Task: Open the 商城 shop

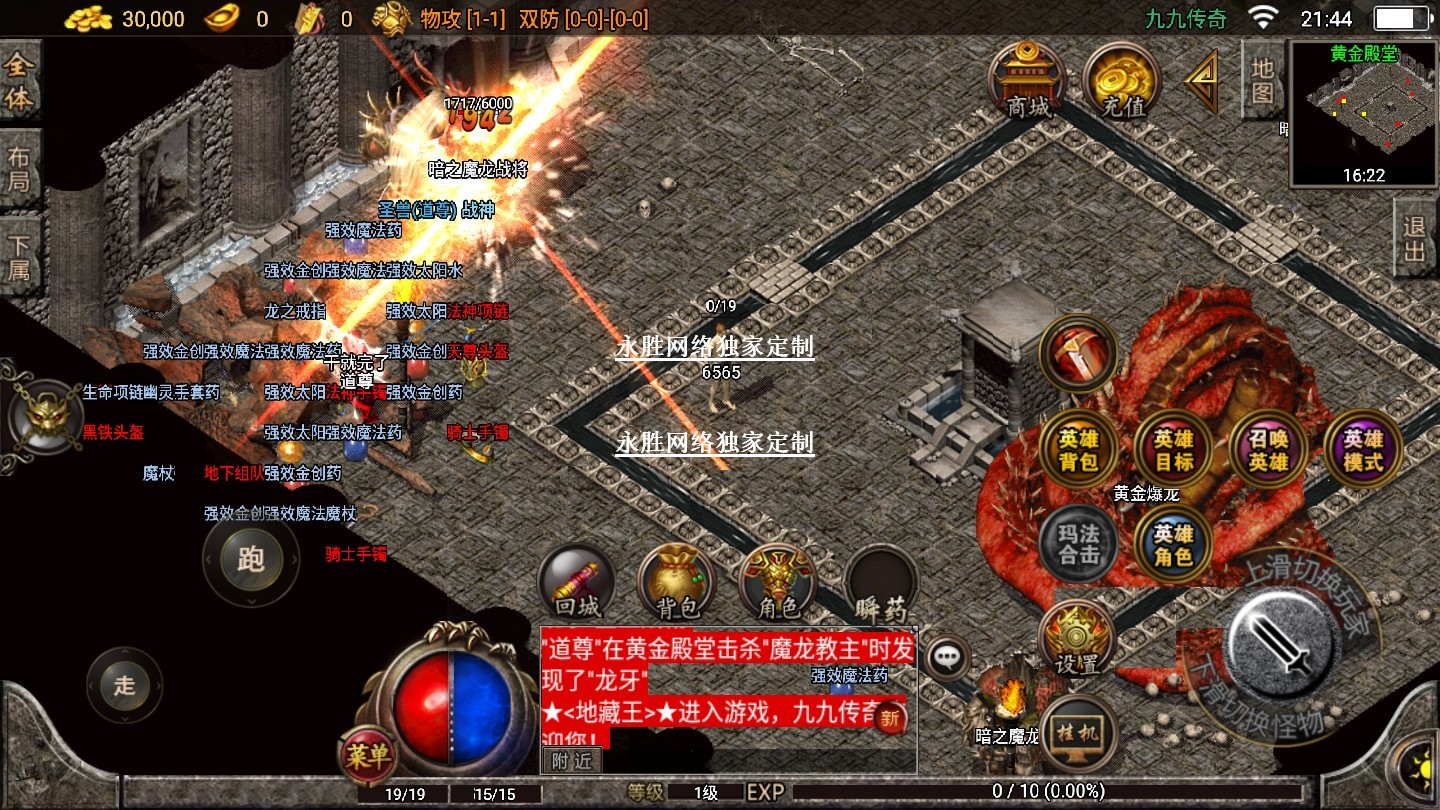Action: point(1027,80)
